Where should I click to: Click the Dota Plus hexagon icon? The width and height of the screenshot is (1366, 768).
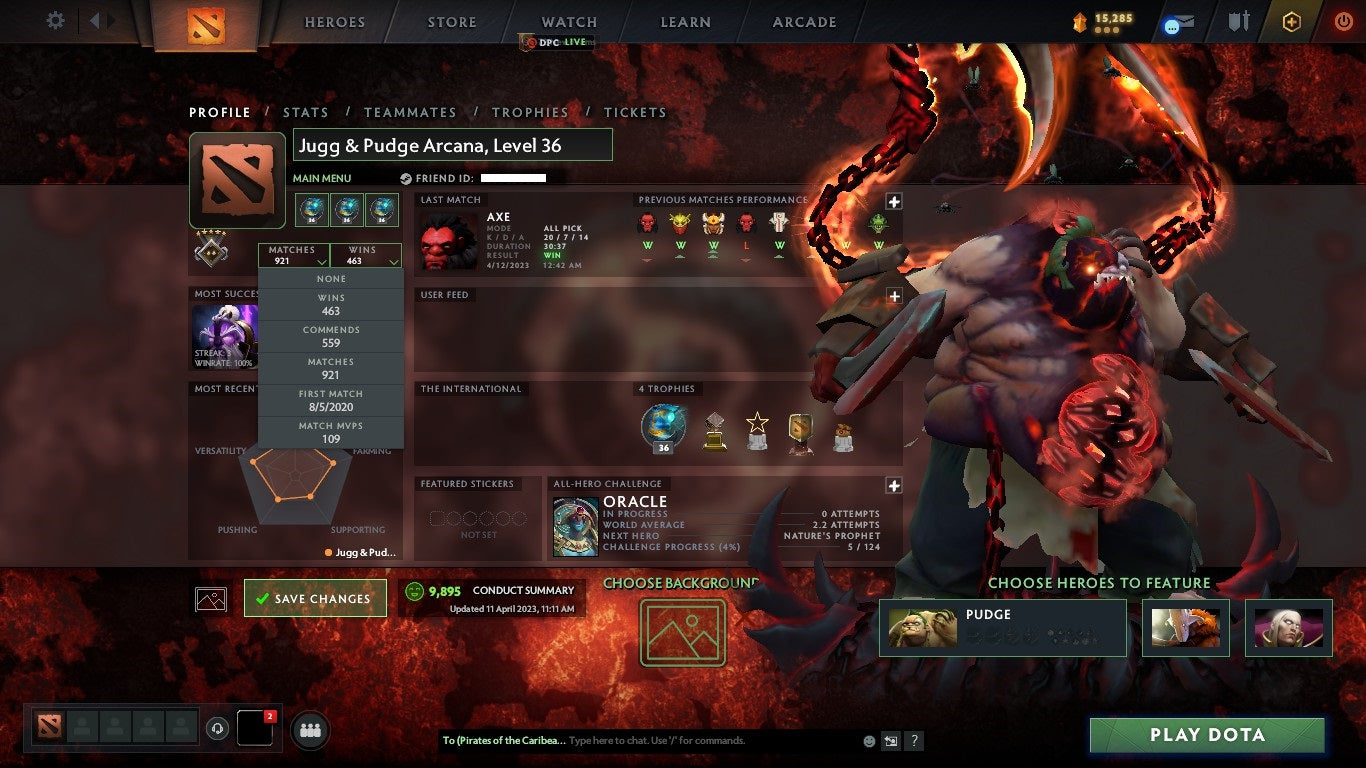[1290, 20]
